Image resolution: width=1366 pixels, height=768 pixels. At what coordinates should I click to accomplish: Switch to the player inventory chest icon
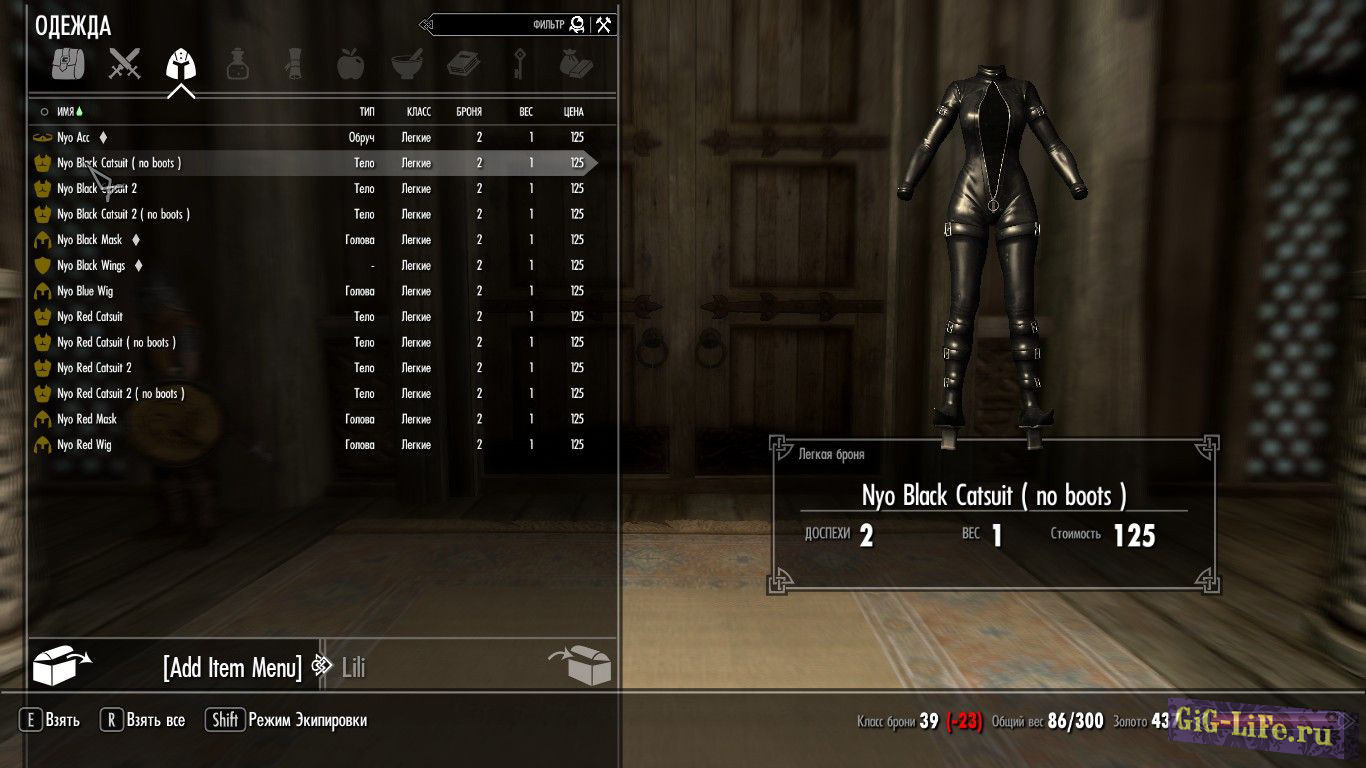click(579, 665)
